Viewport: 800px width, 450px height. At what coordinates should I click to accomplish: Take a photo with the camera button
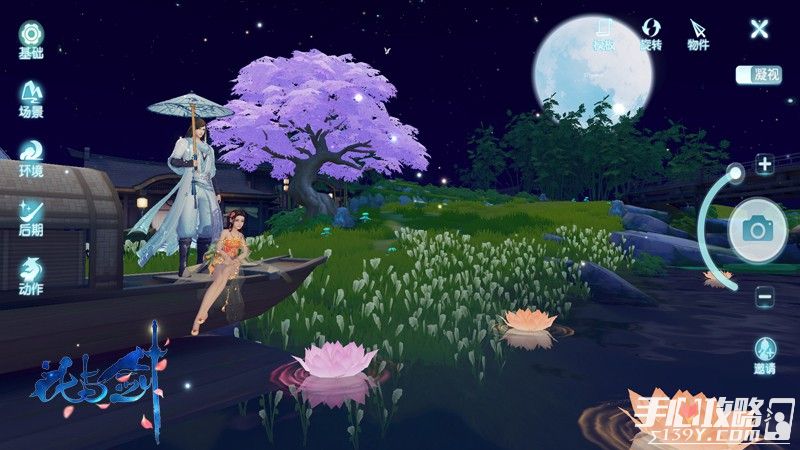point(757,231)
